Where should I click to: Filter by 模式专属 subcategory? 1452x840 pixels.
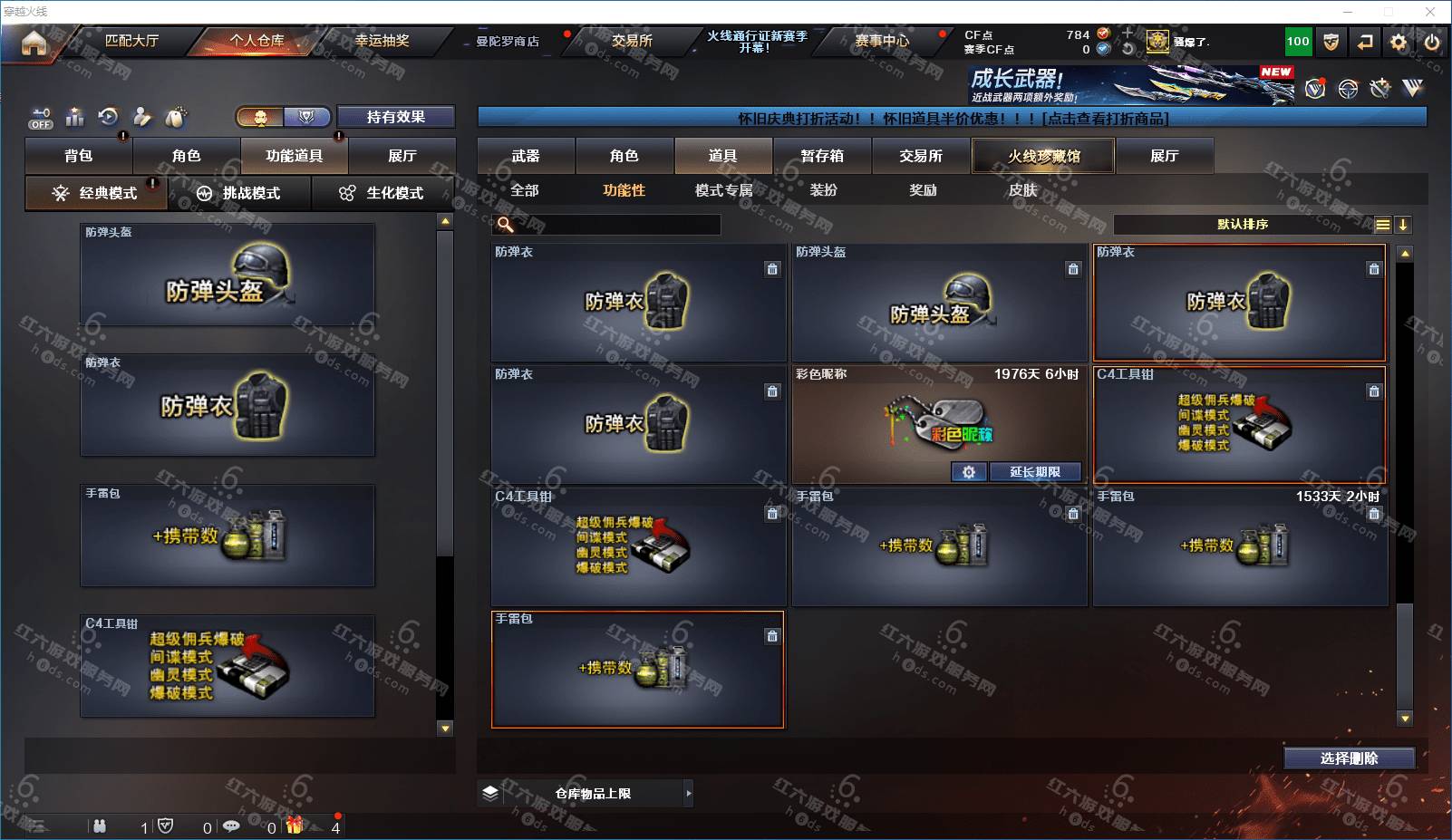(723, 190)
